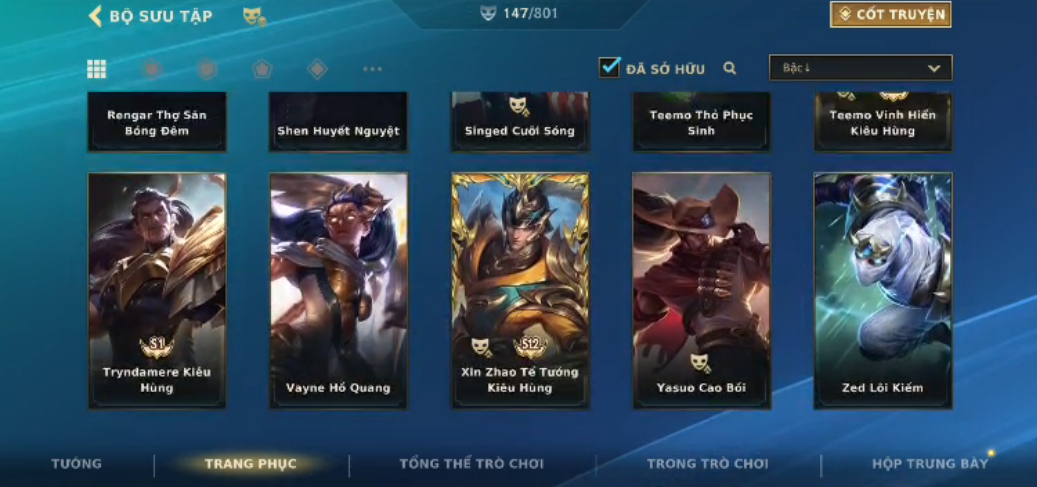Choose Rengar Thợ Săn Bóng Đêm skin

coord(157,121)
